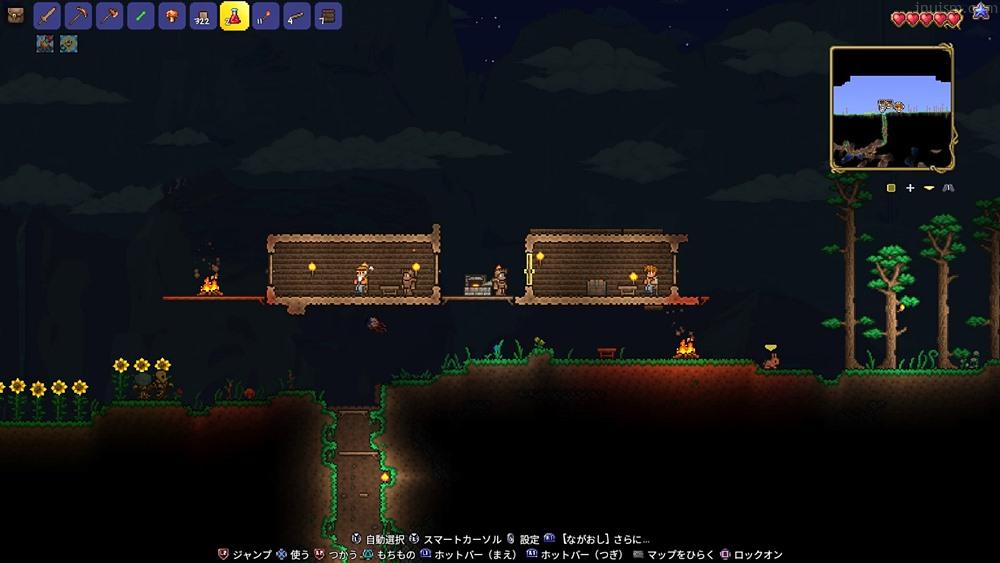This screenshot has height=563, width=1000.
Task: Select the copper pickaxe hotbar slot
Action: [79, 16]
